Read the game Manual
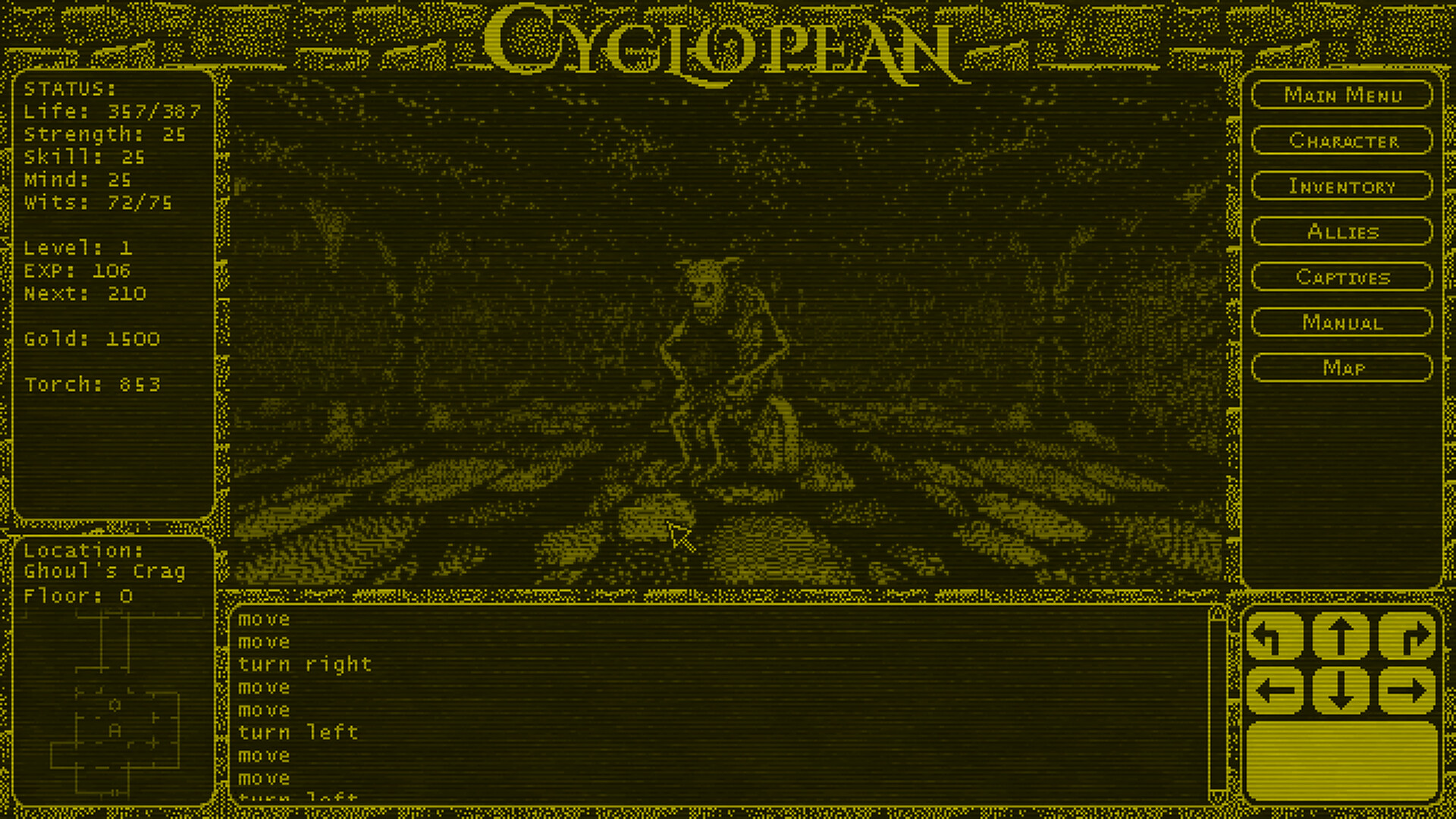 click(x=1342, y=322)
